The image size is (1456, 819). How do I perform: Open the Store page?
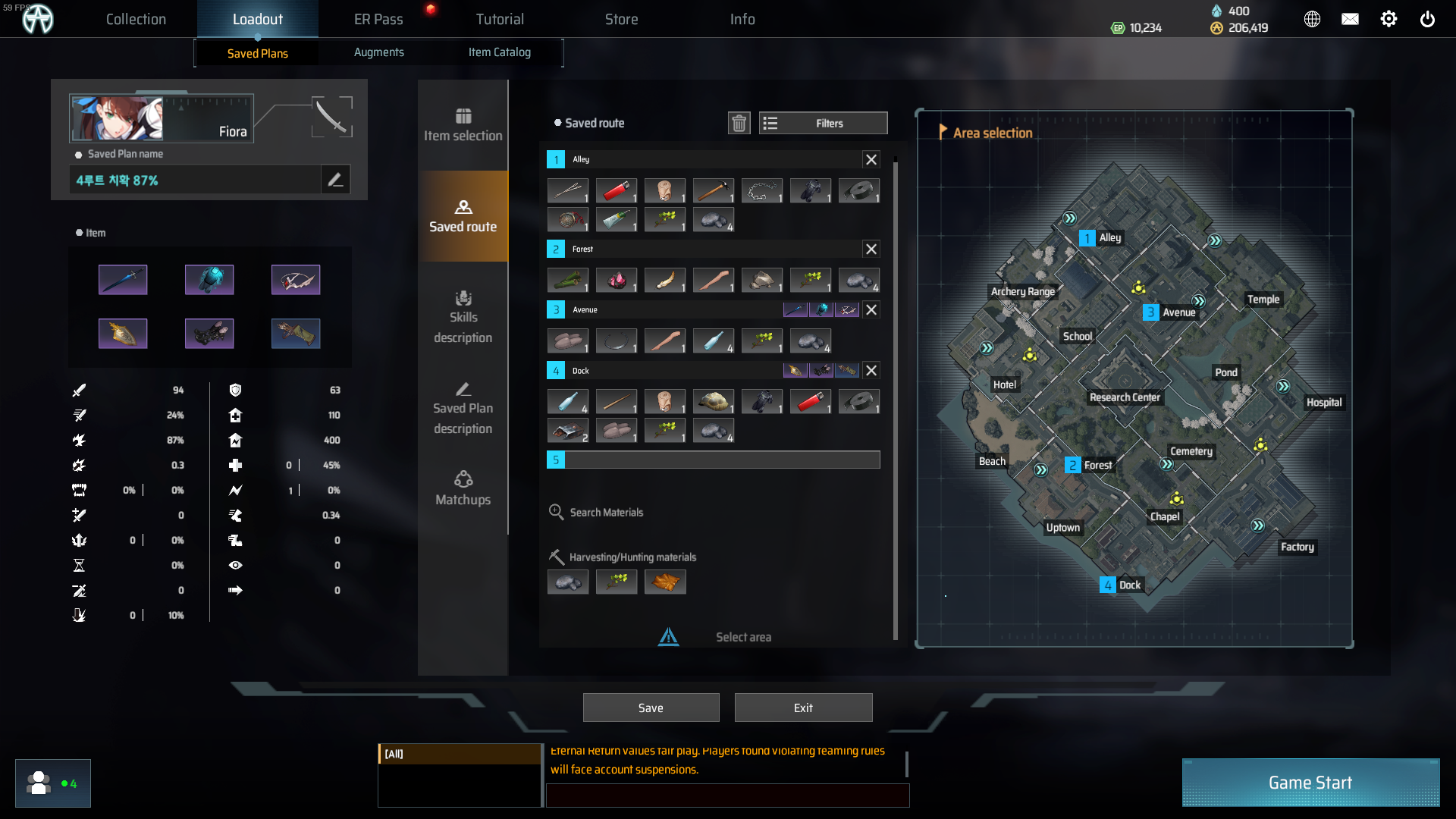click(621, 19)
